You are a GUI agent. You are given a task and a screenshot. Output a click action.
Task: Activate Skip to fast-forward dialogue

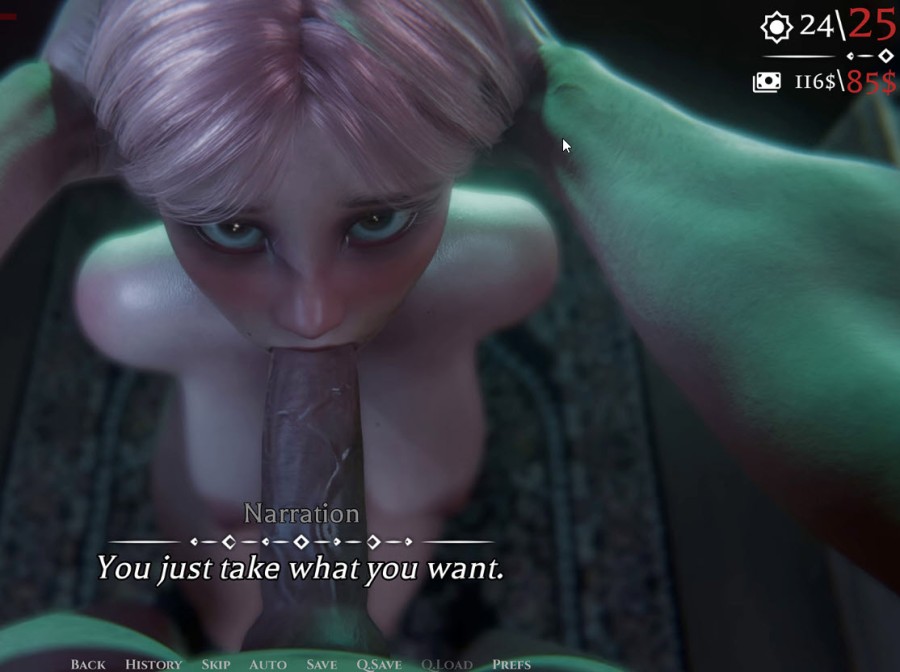[215, 664]
